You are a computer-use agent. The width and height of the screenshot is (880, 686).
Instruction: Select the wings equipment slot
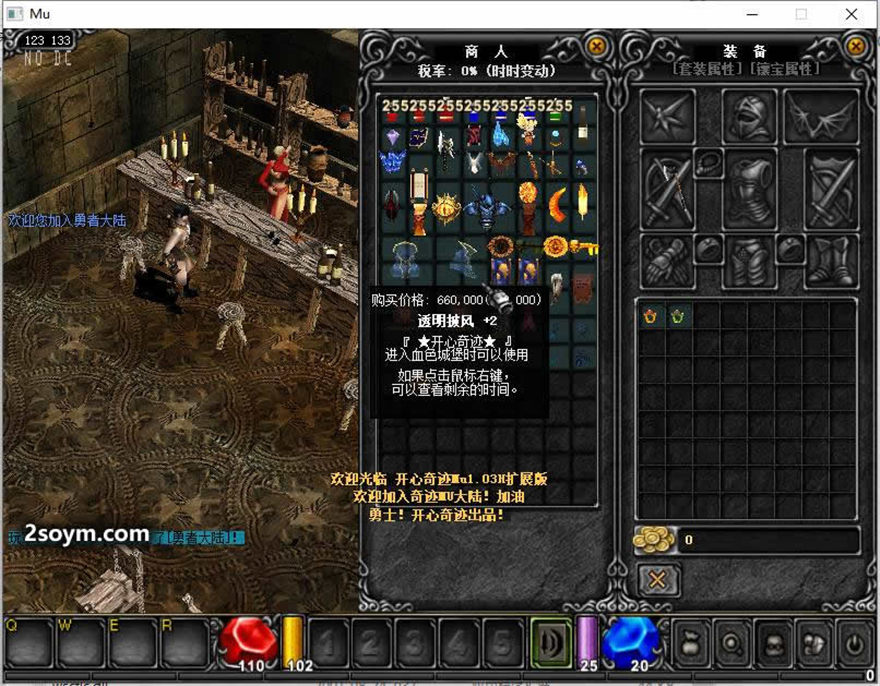pyautogui.click(x=822, y=117)
